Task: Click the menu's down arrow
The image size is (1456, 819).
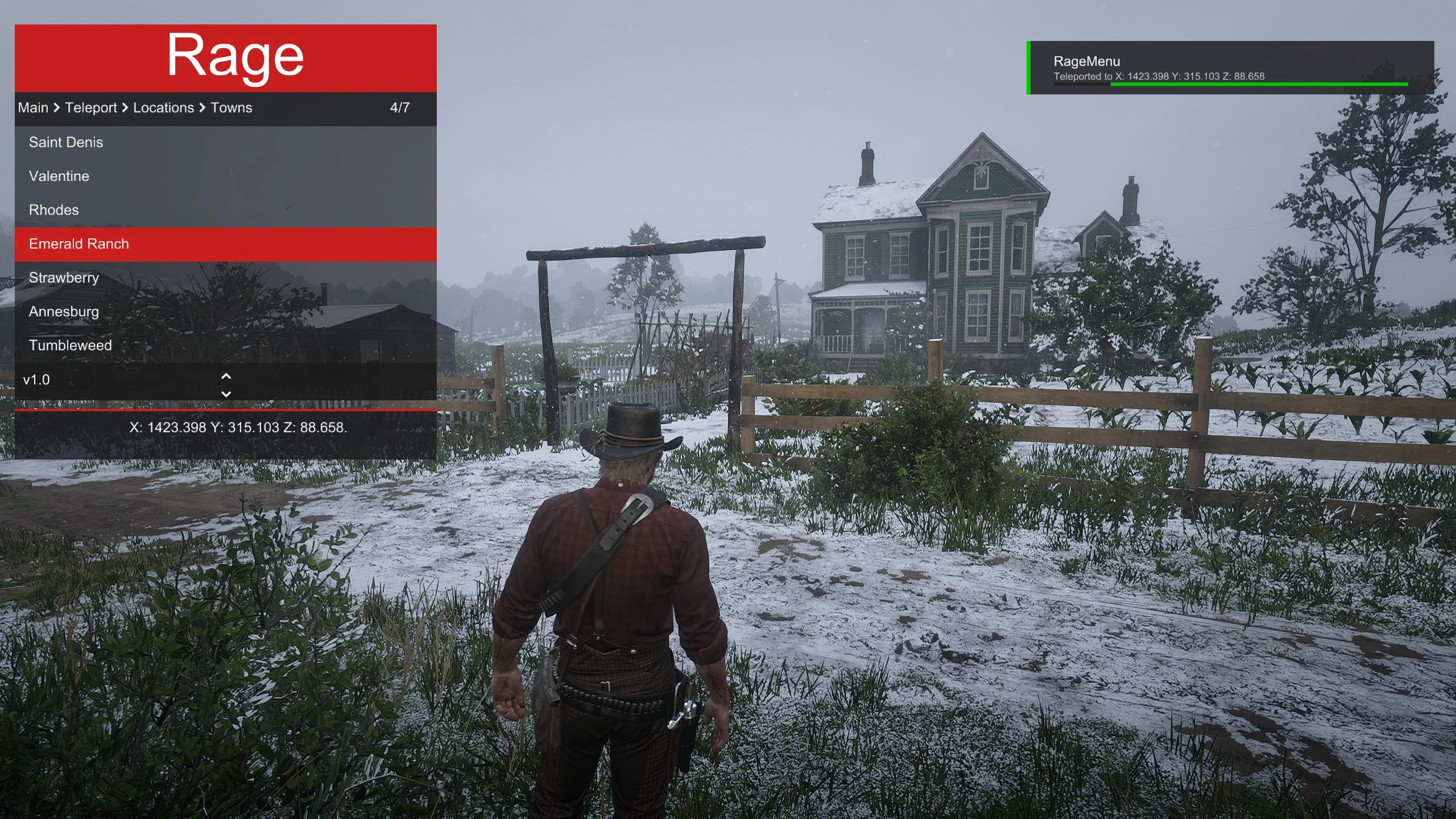Action: (226, 394)
